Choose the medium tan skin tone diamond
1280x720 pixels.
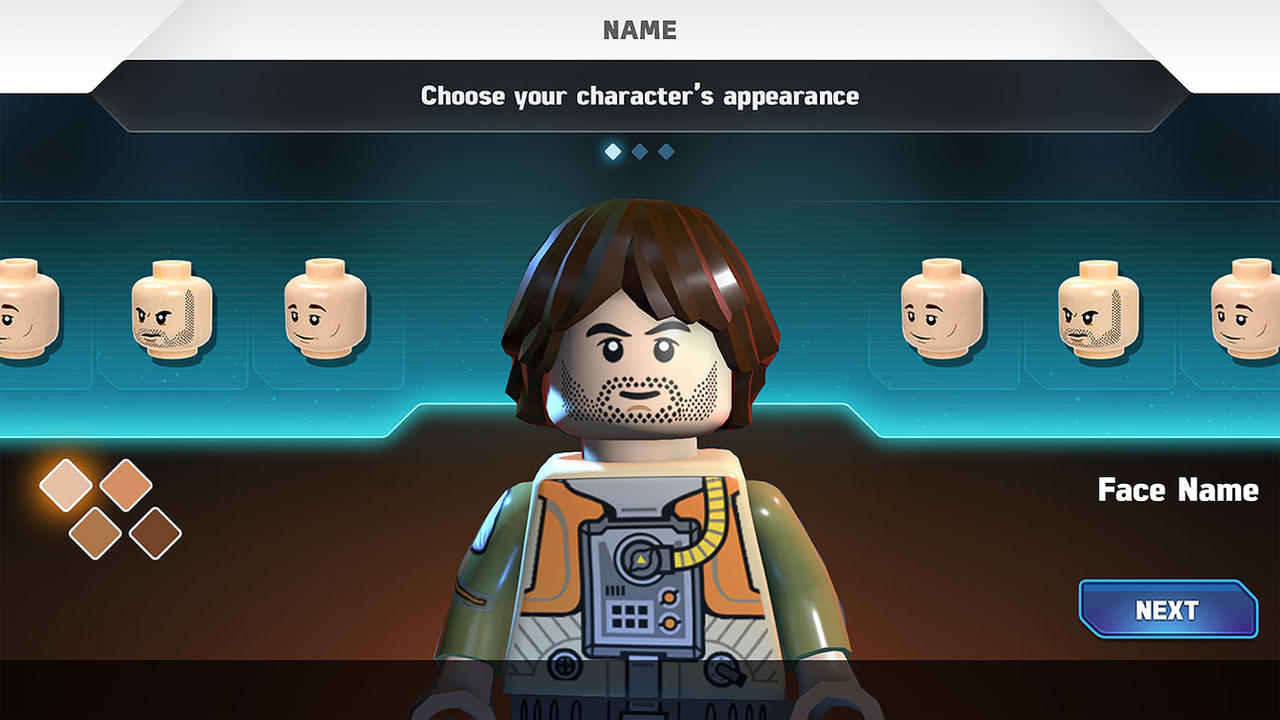[126, 486]
